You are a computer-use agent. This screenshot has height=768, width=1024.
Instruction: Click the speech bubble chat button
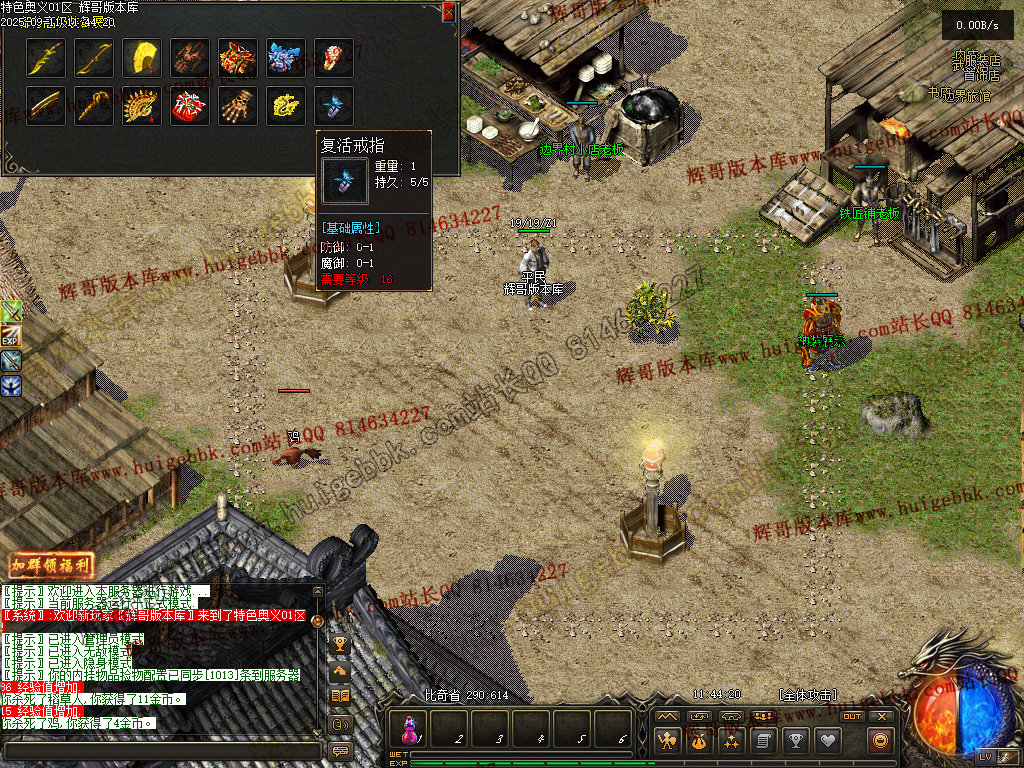coord(340,749)
